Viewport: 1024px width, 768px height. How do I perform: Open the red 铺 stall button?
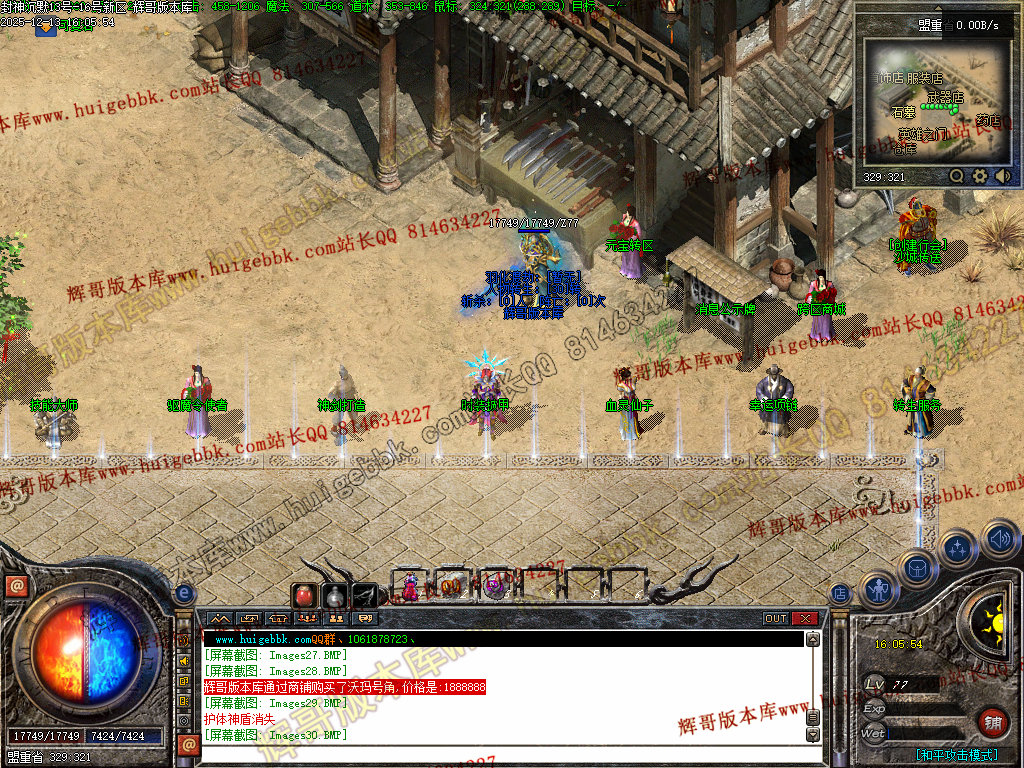coord(992,723)
